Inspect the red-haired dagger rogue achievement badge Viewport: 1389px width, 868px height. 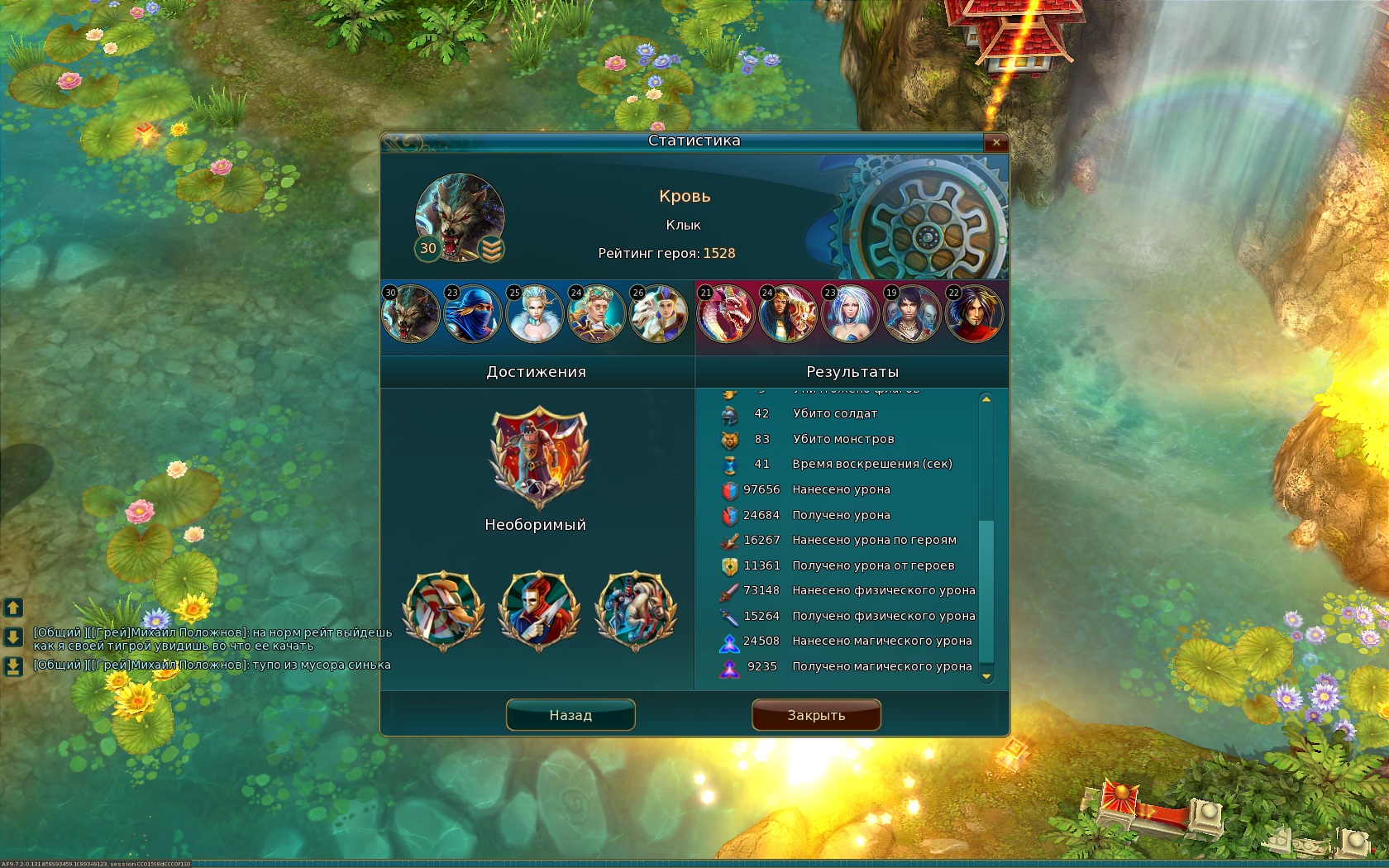point(539,611)
